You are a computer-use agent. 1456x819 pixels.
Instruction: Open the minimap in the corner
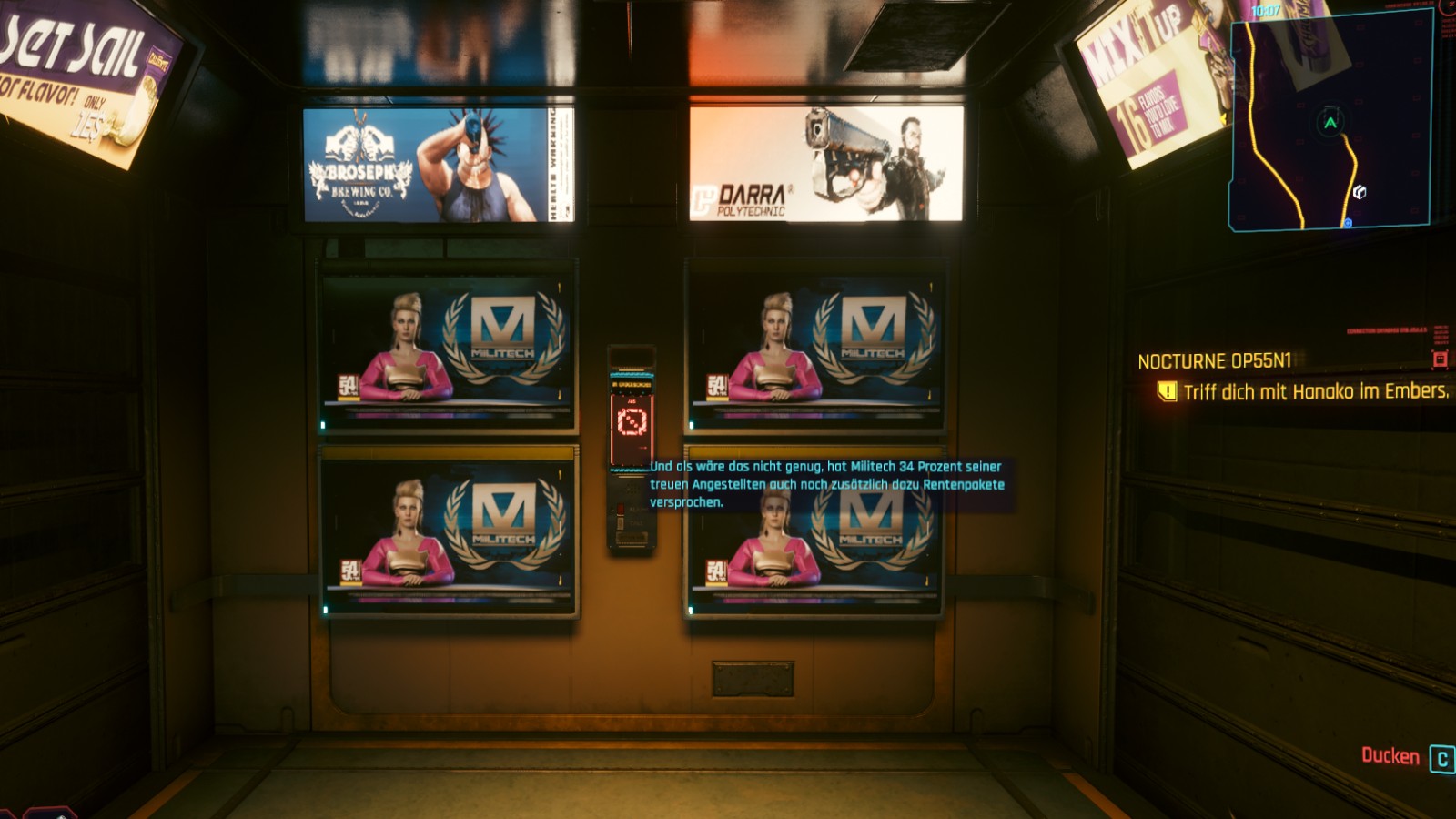(x=1330, y=123)
